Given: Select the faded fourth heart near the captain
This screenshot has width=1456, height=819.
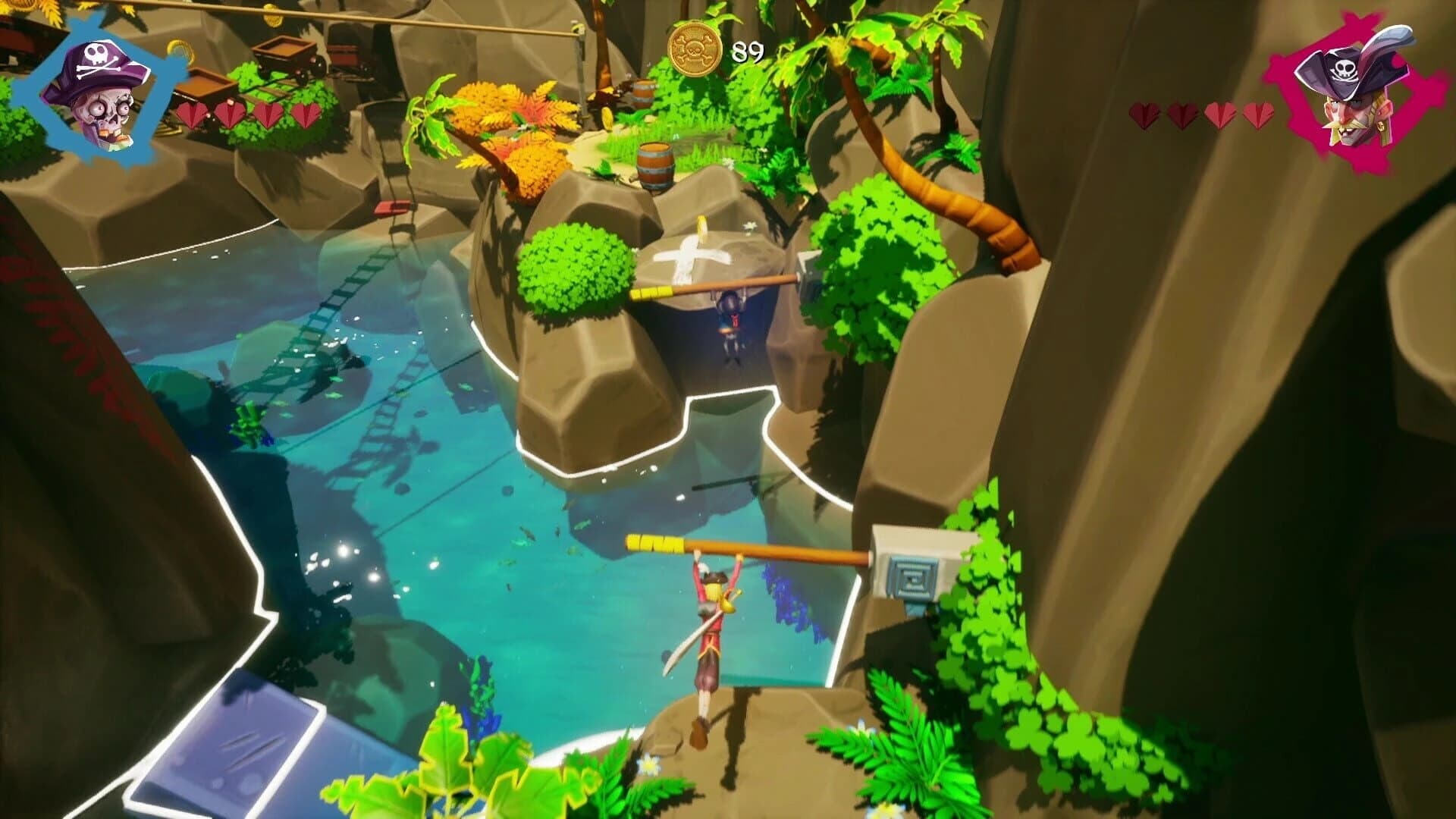Looking at the screenshot, I should coord(1258,115).
